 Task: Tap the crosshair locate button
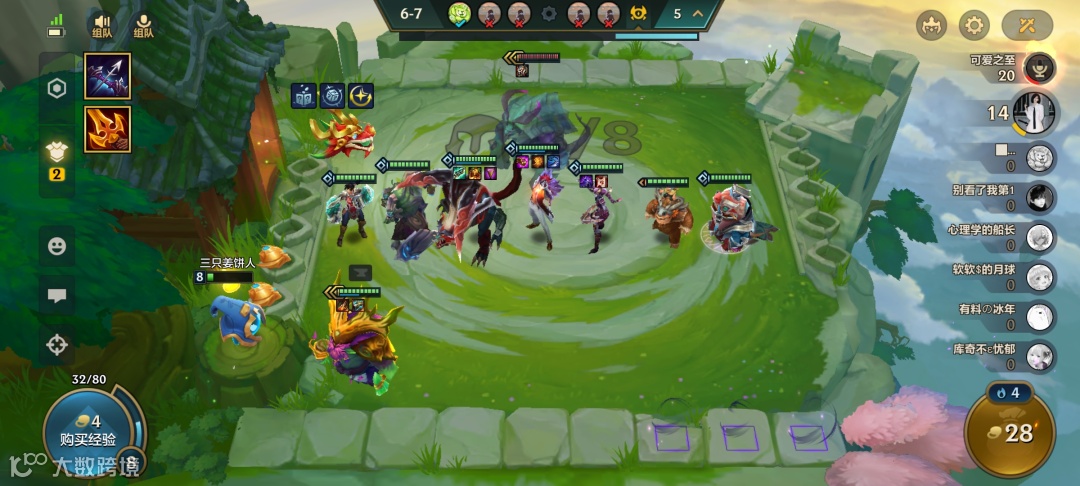[57, 346]
